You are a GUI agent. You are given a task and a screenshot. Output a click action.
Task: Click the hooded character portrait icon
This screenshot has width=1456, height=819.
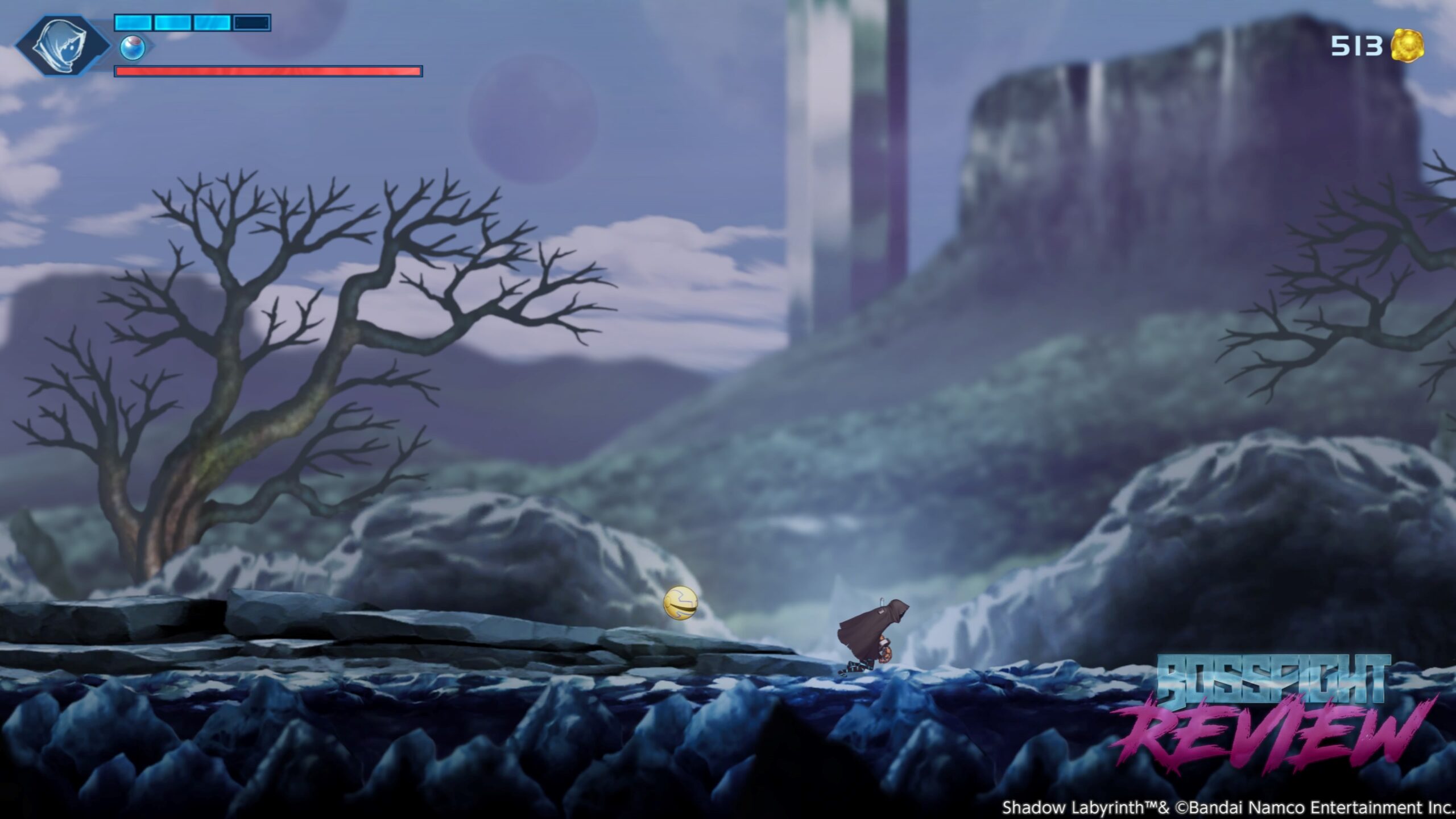click(x=63, y=45)
